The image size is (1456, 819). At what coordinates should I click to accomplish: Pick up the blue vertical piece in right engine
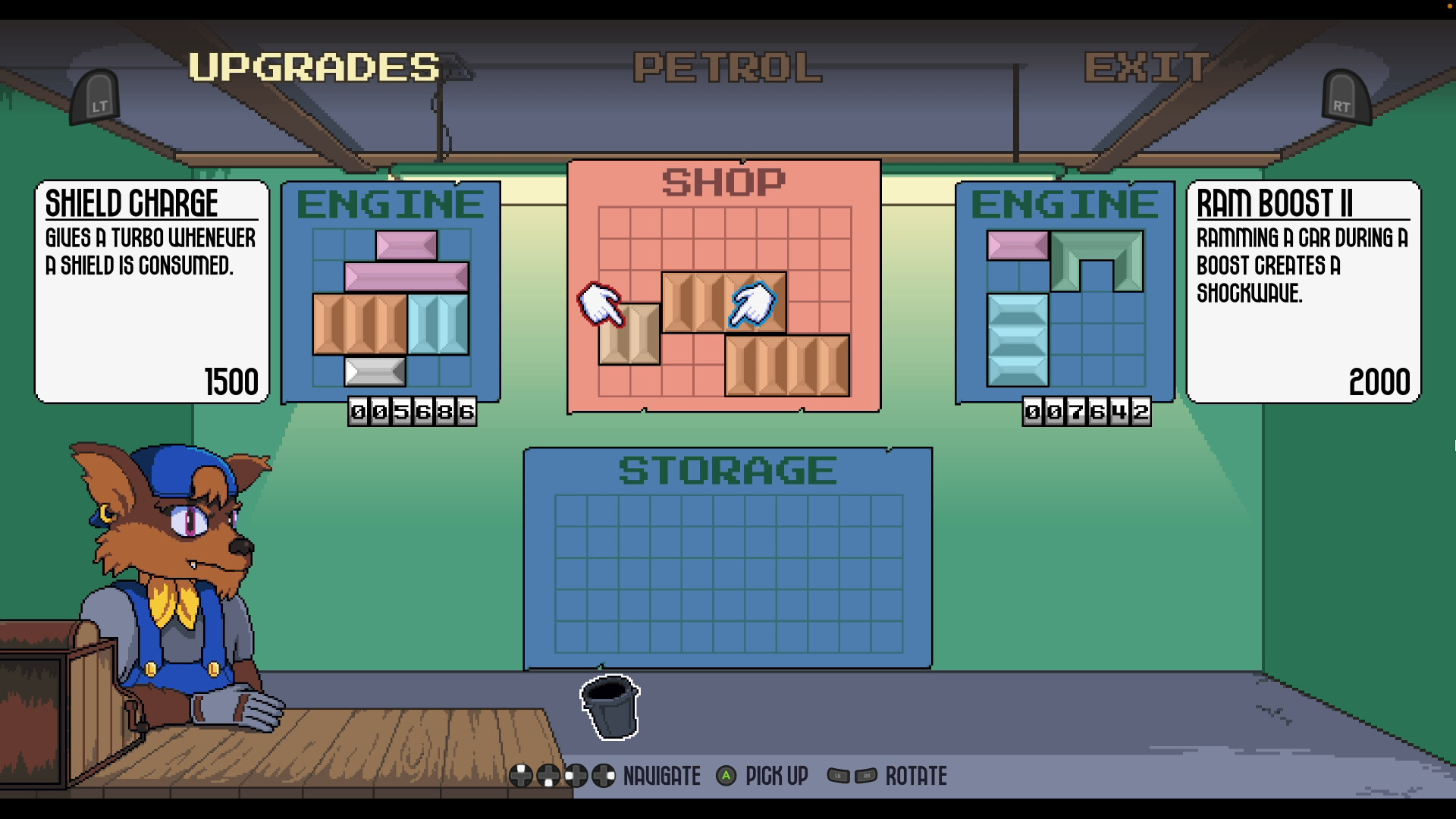pos(1016,337)
